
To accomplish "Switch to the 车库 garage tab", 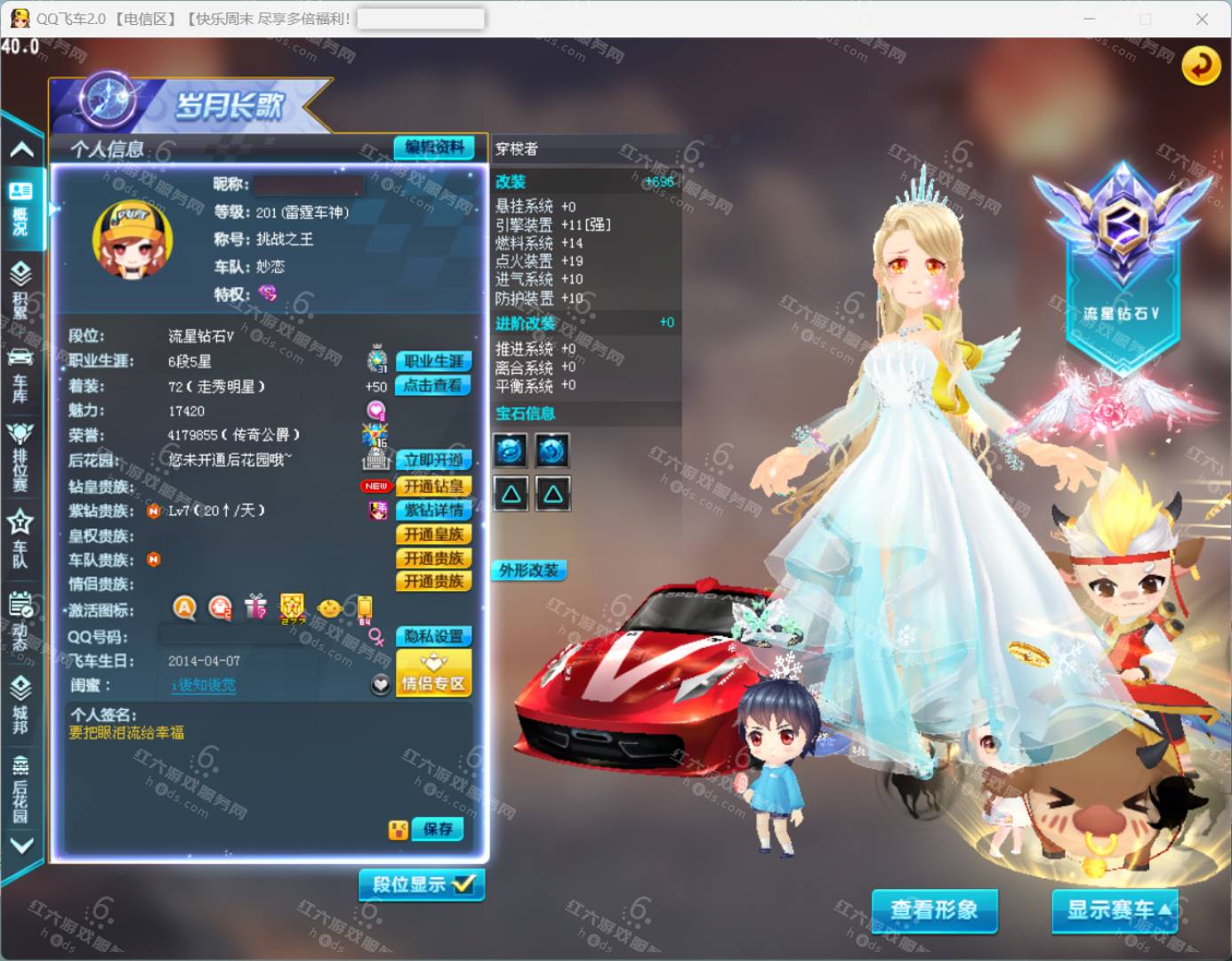I will [x=20, y=374].
